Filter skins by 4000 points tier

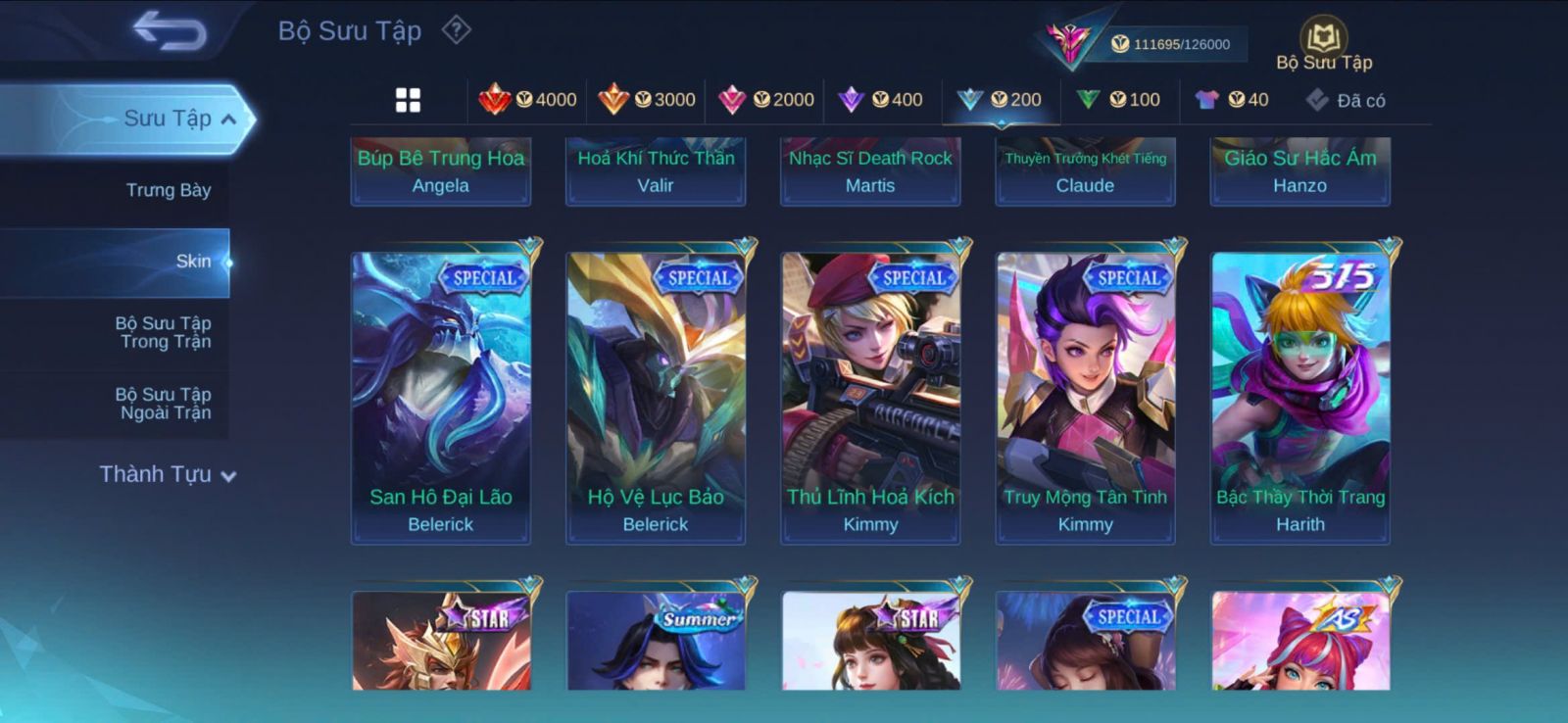click(527, 100)
